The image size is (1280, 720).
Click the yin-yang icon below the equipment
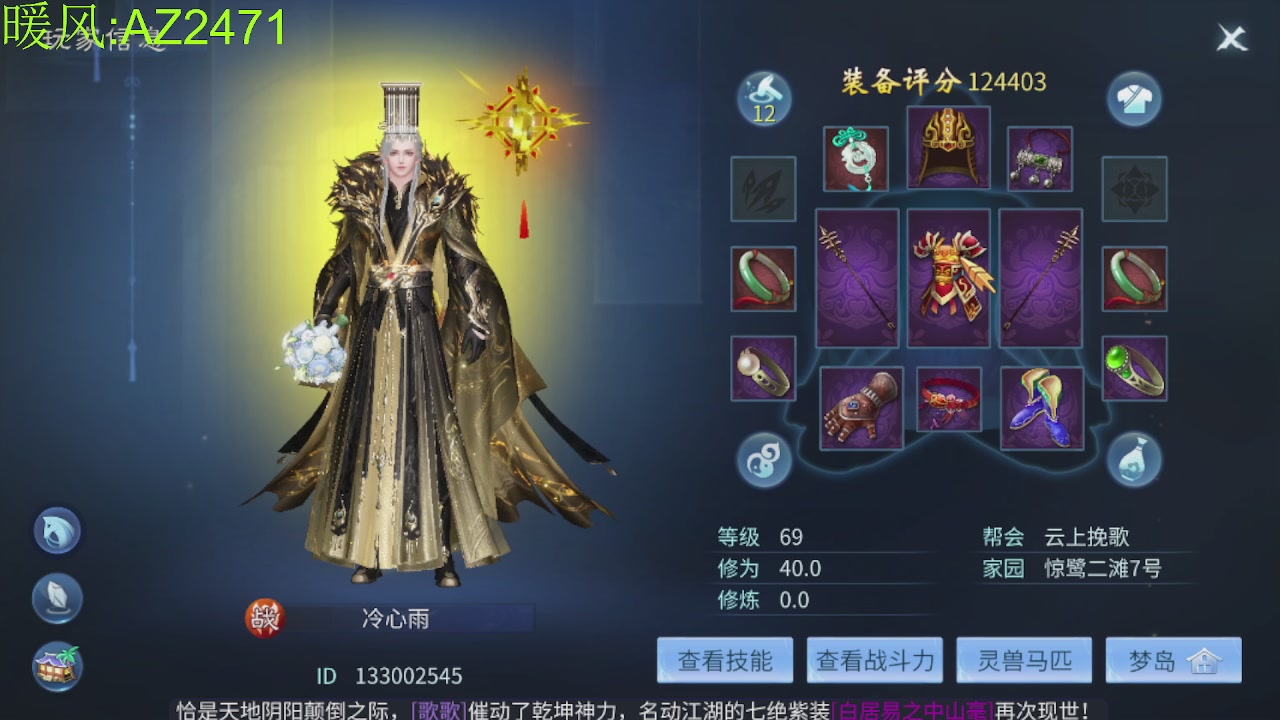pyautogui.click(x=763, y=460)
